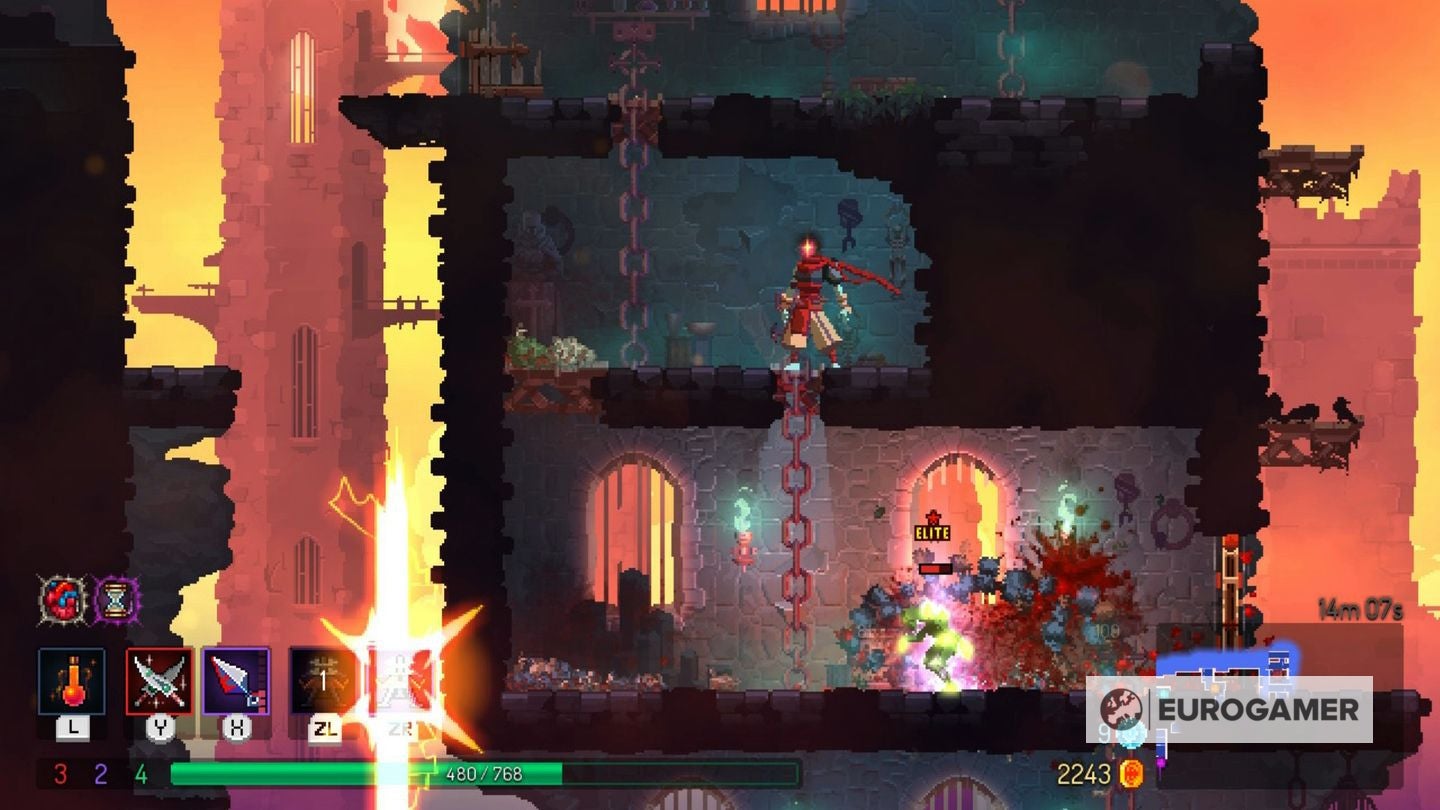Click the glowing cell pickup near the minimap

(x=1130, y=737)
